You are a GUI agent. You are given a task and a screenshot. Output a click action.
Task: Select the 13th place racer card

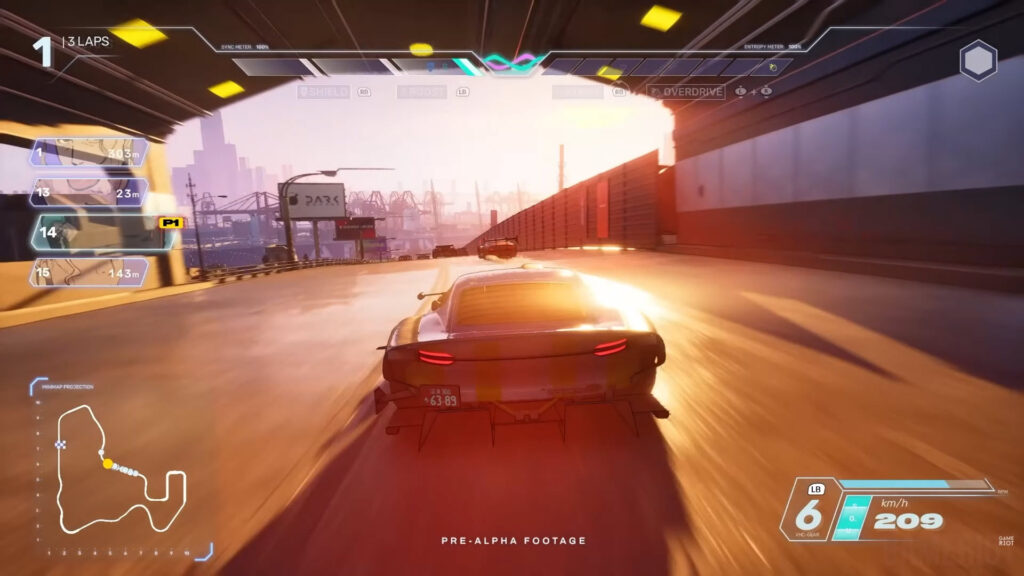[x=90, y=192]
